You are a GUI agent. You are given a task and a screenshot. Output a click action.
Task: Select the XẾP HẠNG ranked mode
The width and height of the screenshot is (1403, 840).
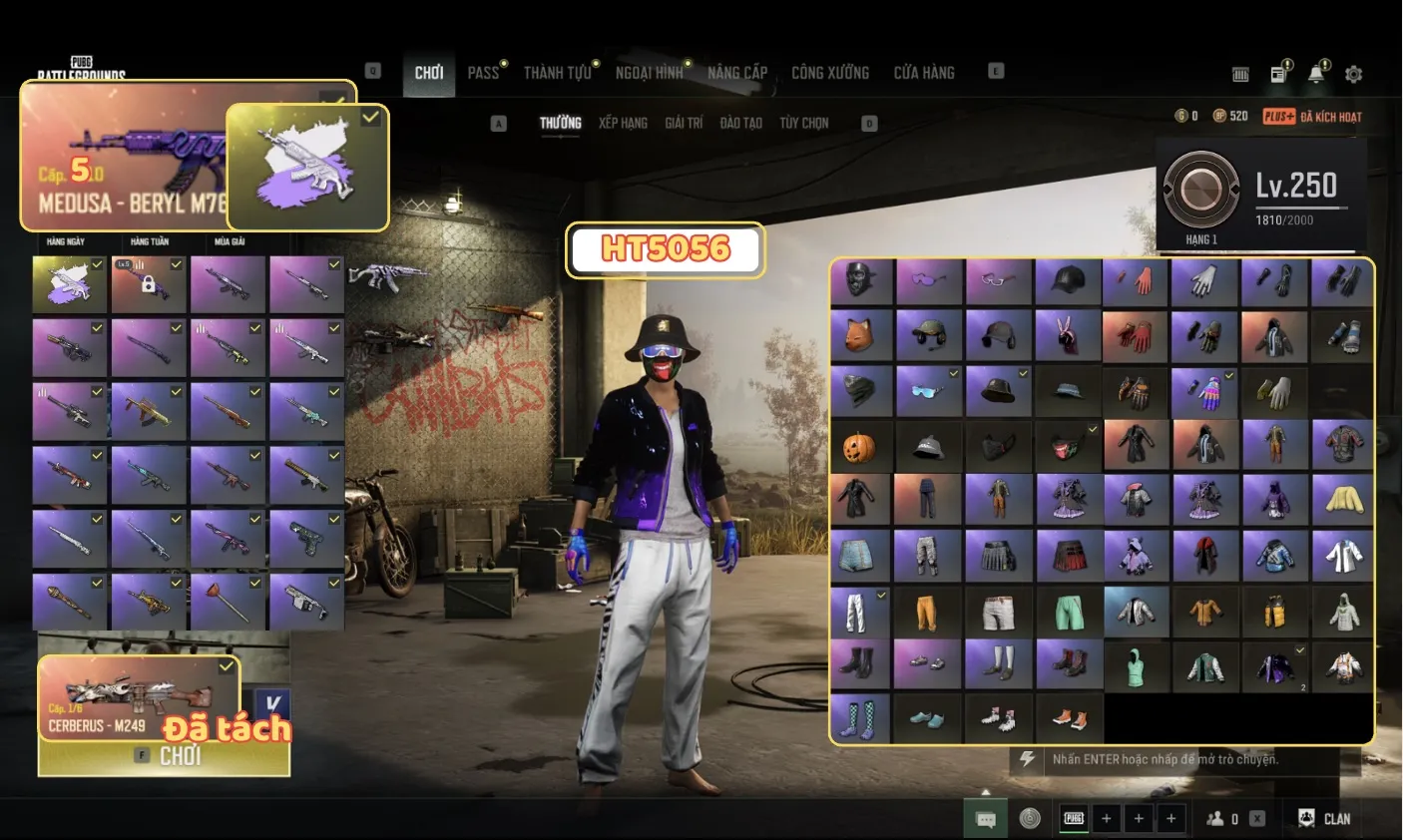623,123
